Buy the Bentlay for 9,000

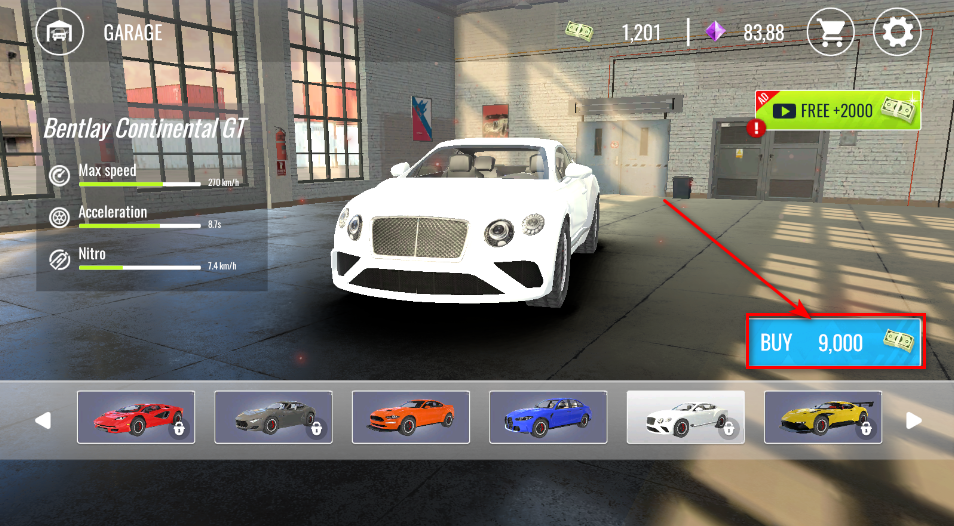tap(834, 343)
